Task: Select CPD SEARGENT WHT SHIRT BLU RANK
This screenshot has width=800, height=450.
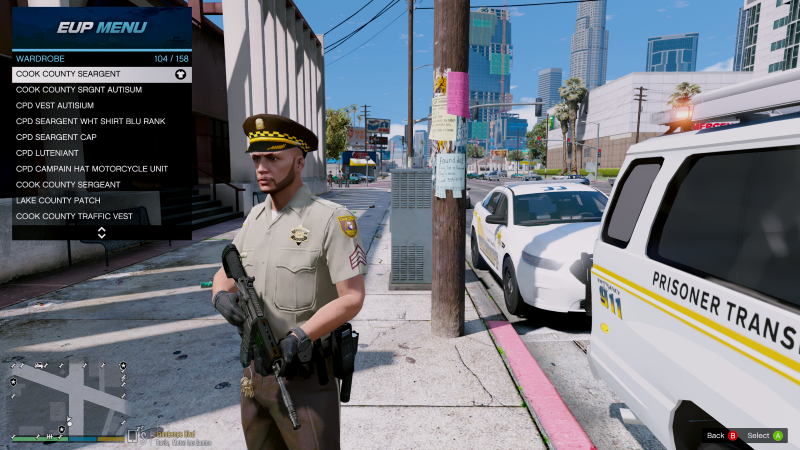Action: pos(100,121)
